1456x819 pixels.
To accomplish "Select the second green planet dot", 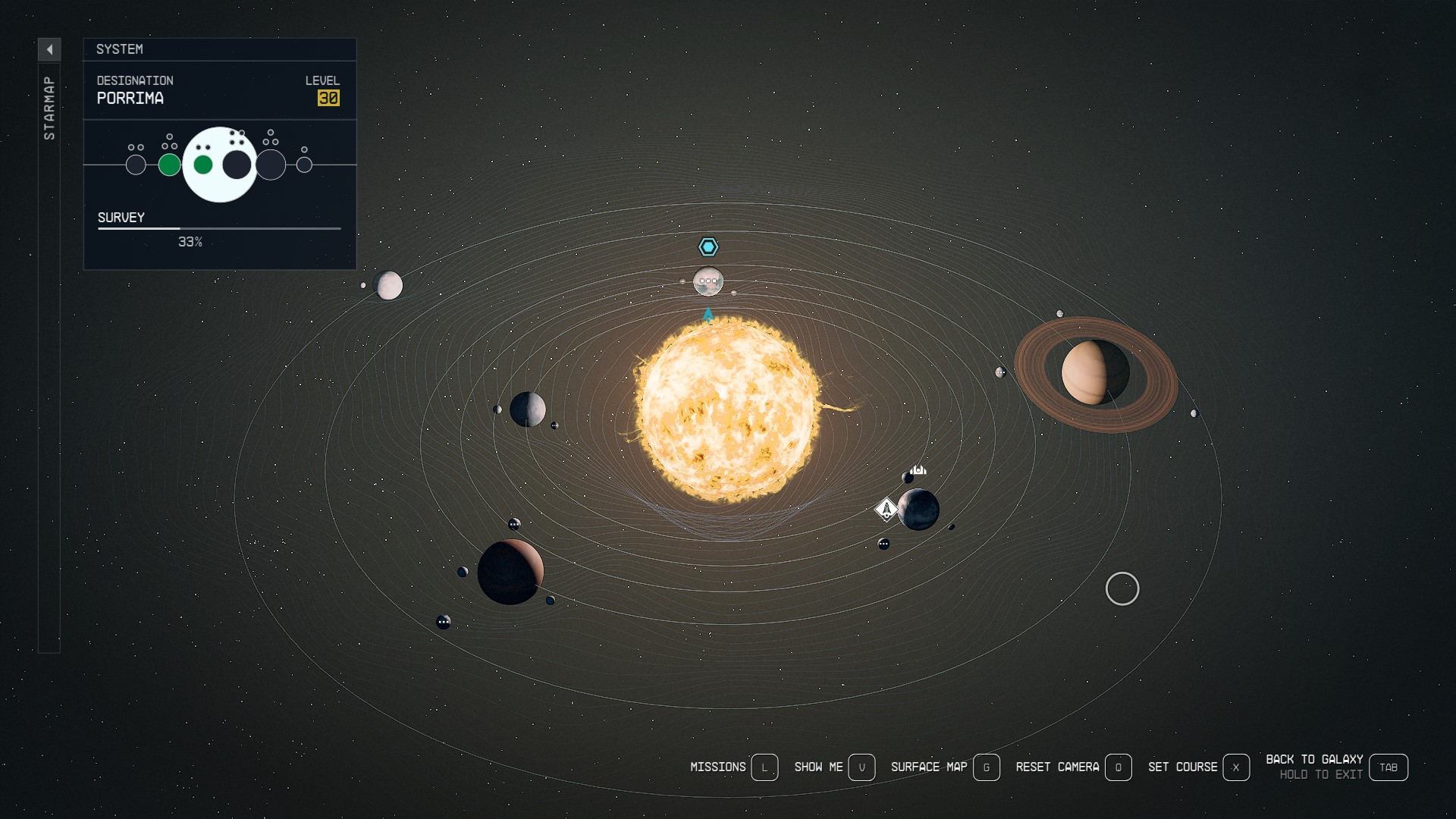I will click(202, 164).
